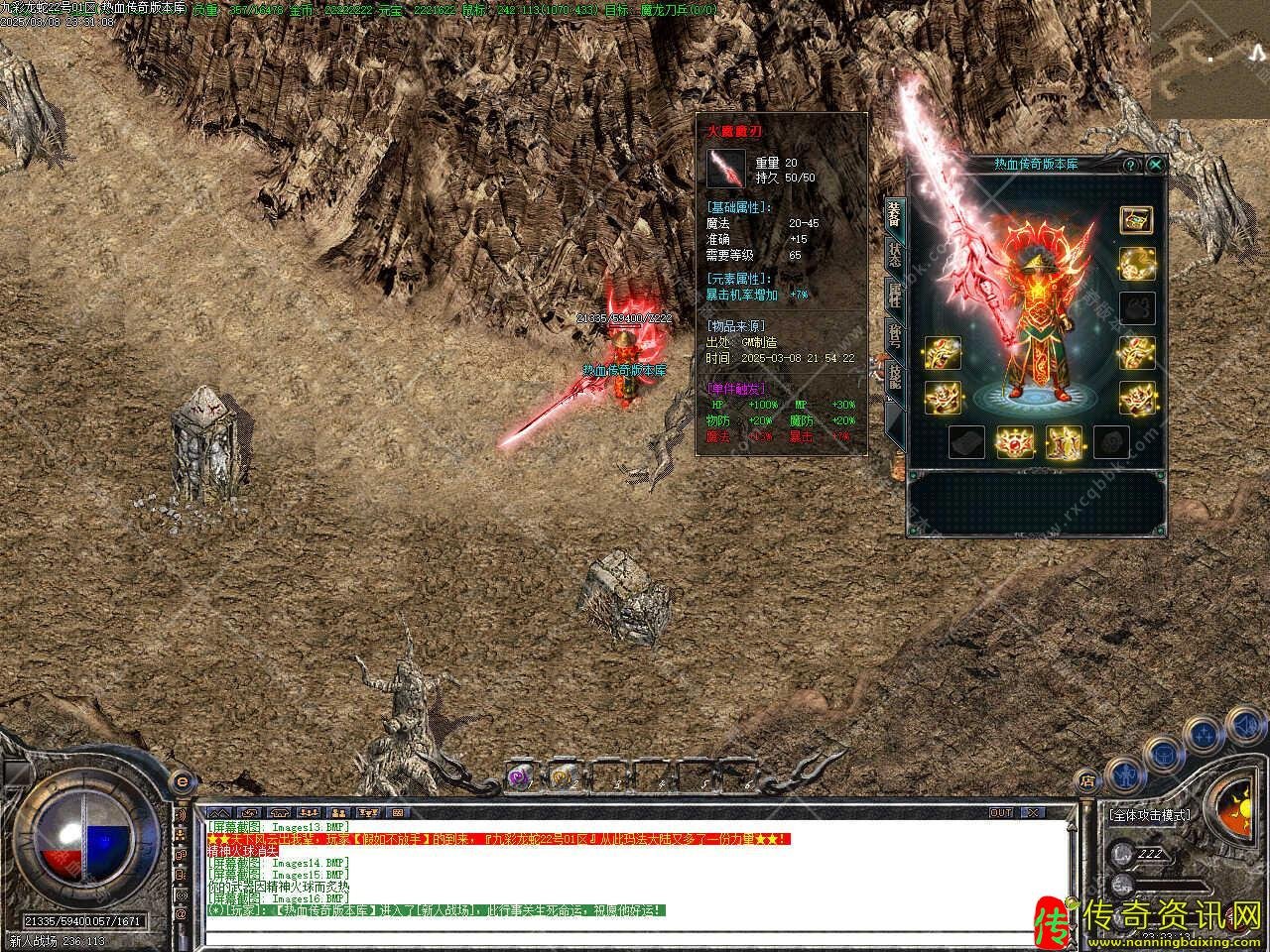Click the treasure chest icon in the equipment panel
This screenshot has width=1270, height=952.
click(1136, 220)
